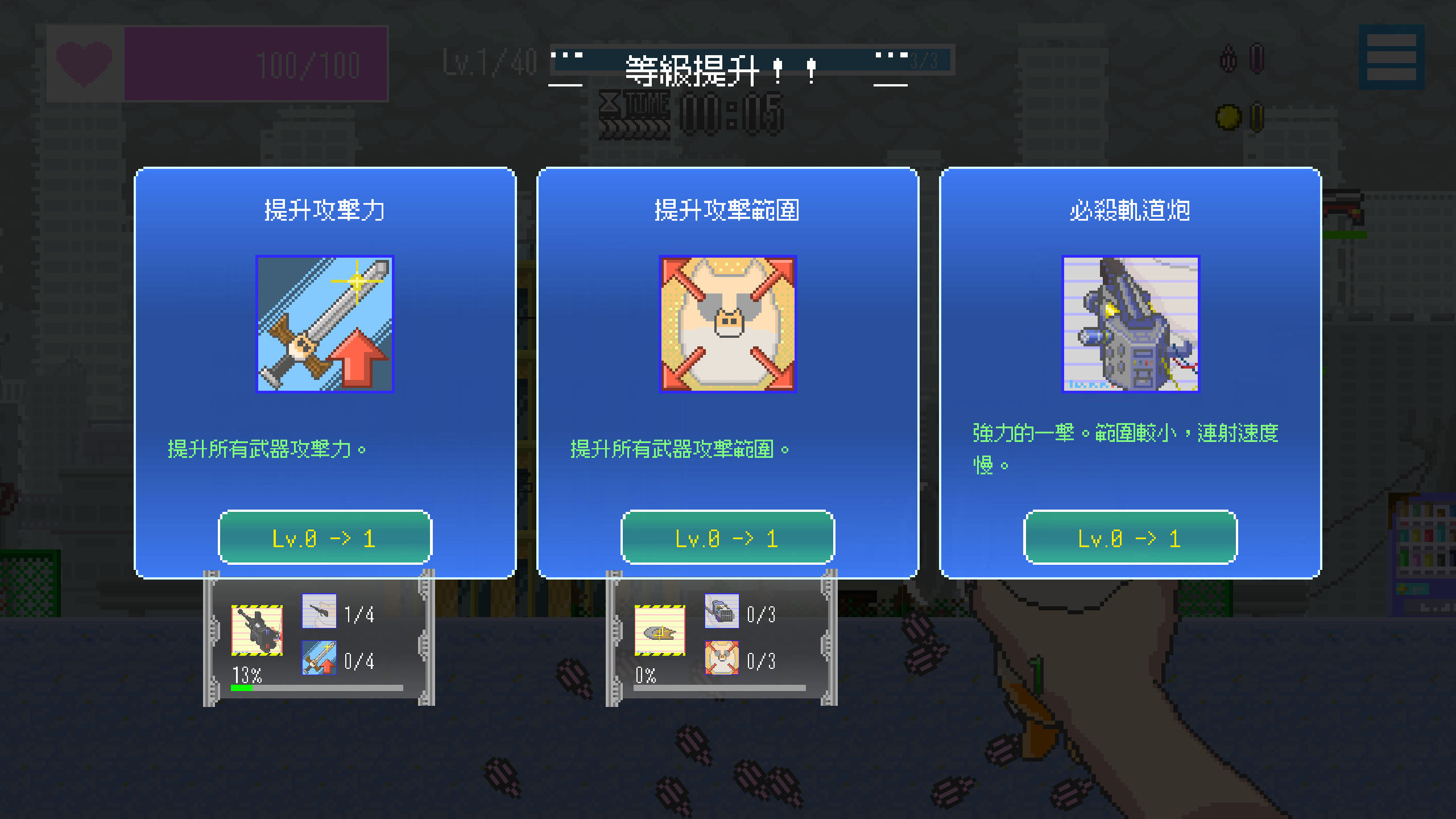This screenshot has width=1456, height=819.
Task: Select the sword attack power upgrade icon
Action: (x=324, y=325)
